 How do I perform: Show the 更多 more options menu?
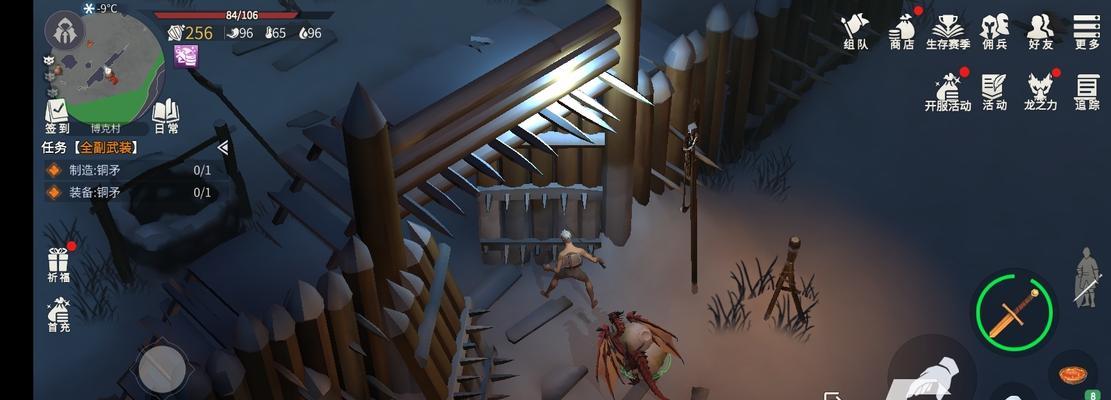(x=1086, y=30)
